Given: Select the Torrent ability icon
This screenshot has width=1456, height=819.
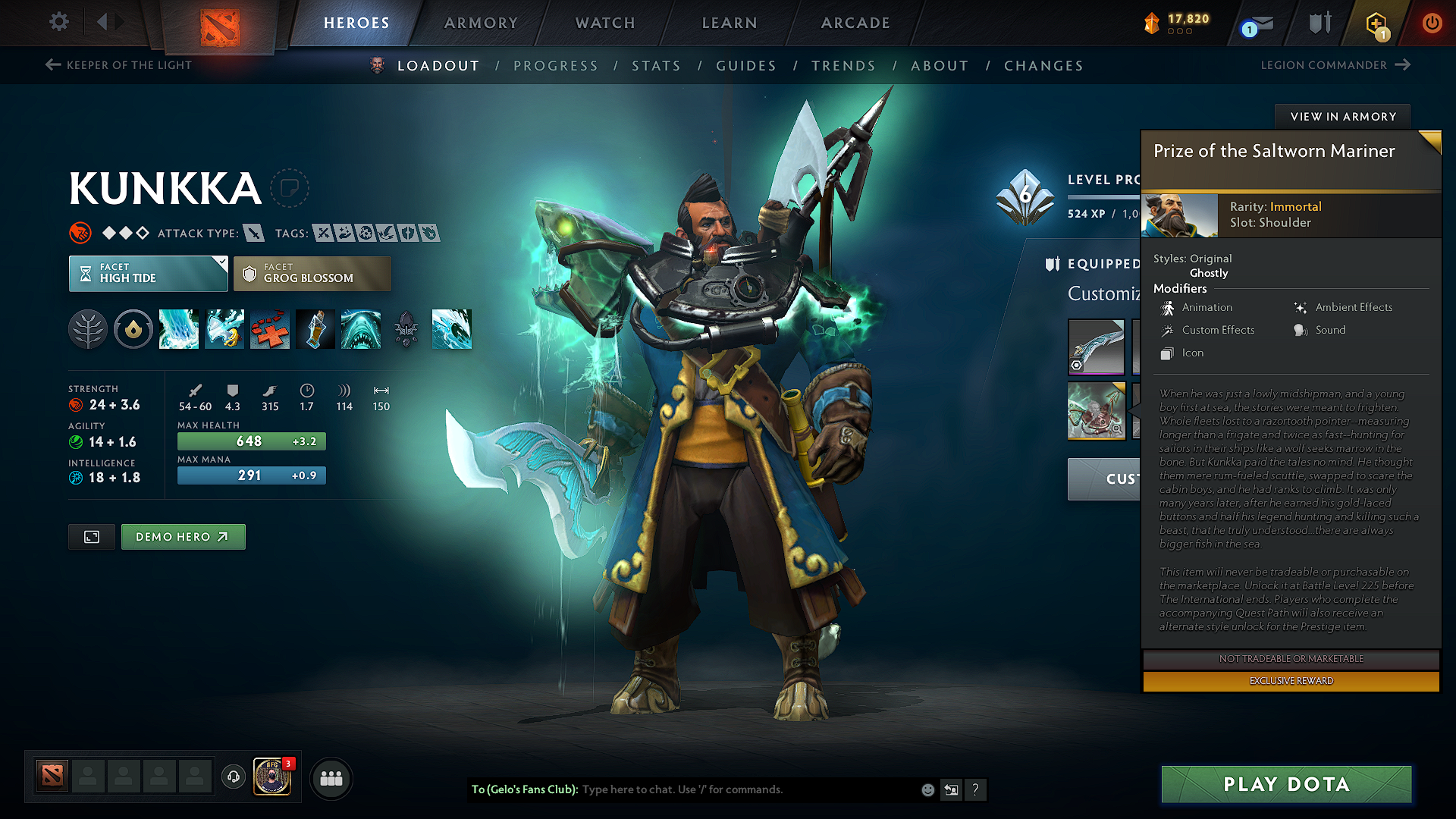Looking at the screenshot, I should [x=179, y=329].
